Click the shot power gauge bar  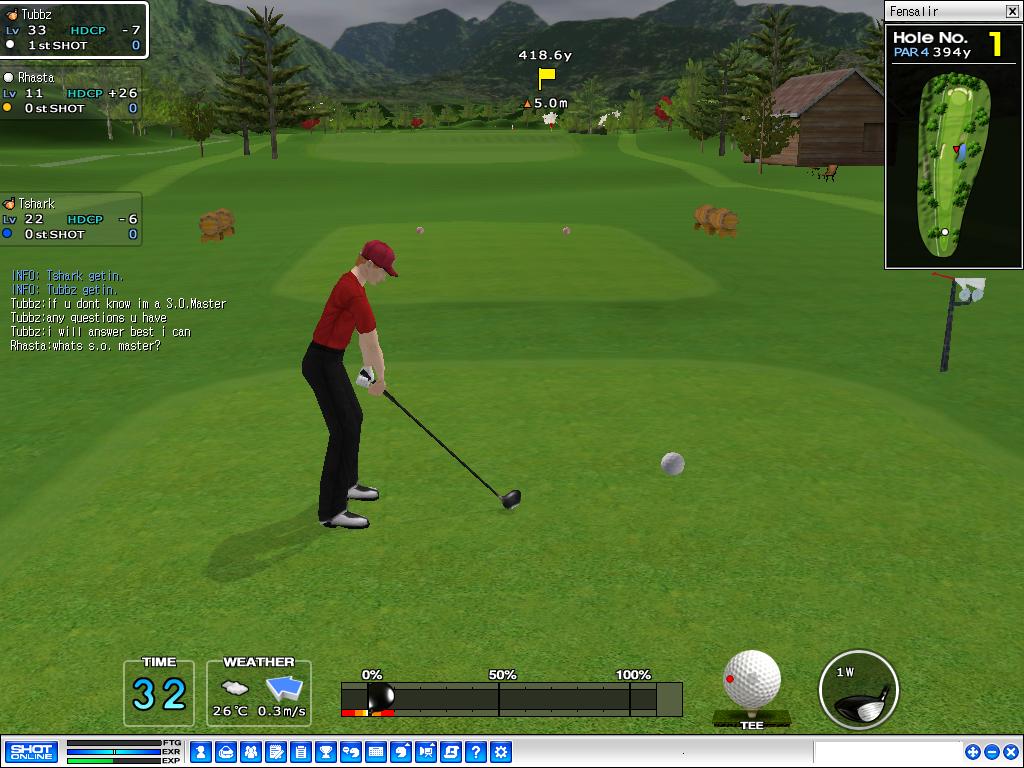(x=511, y=699)
